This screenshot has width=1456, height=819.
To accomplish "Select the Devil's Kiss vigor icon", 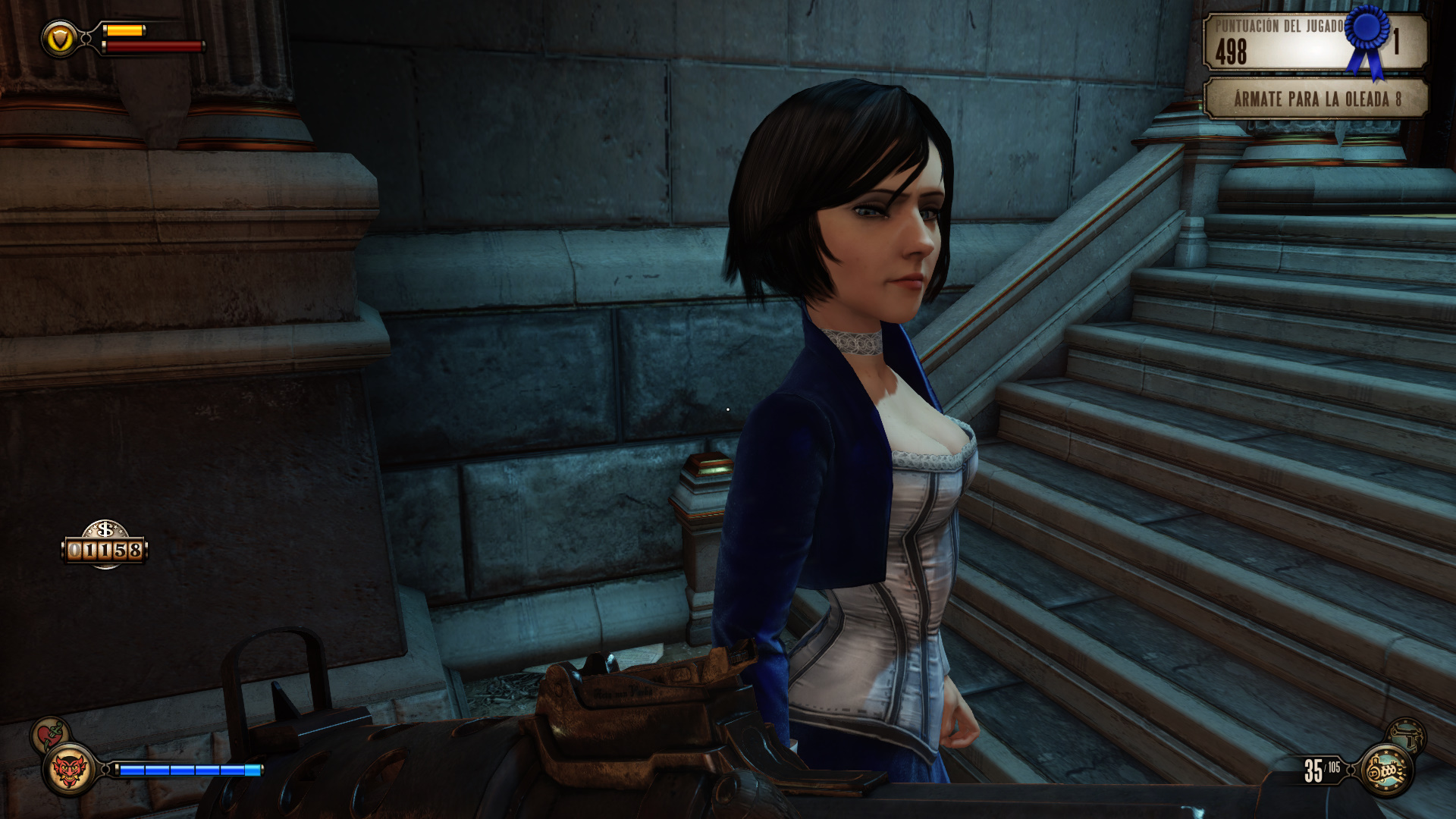I will pos(69,770).
